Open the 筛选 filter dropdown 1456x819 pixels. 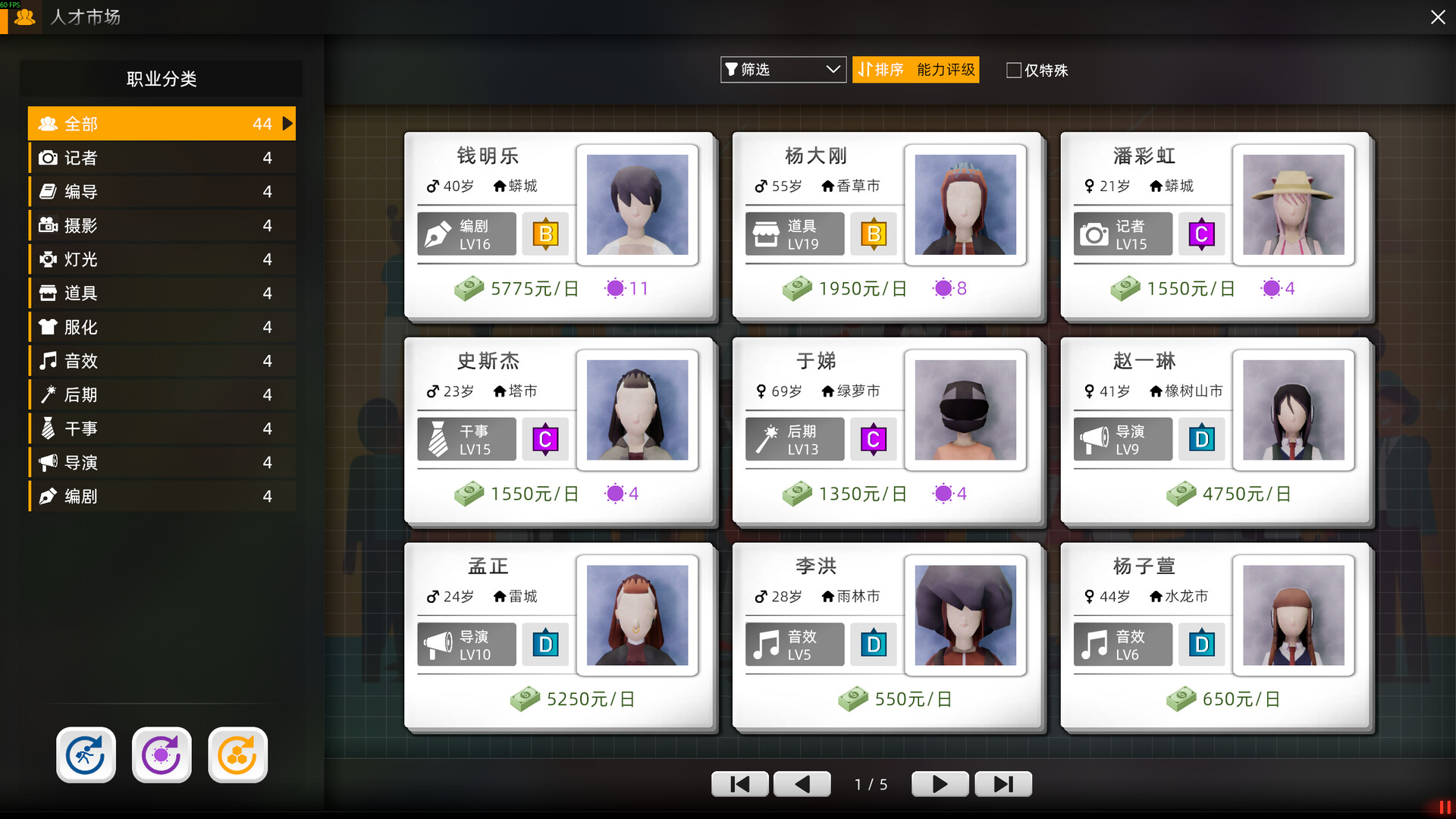pos(783,70)
